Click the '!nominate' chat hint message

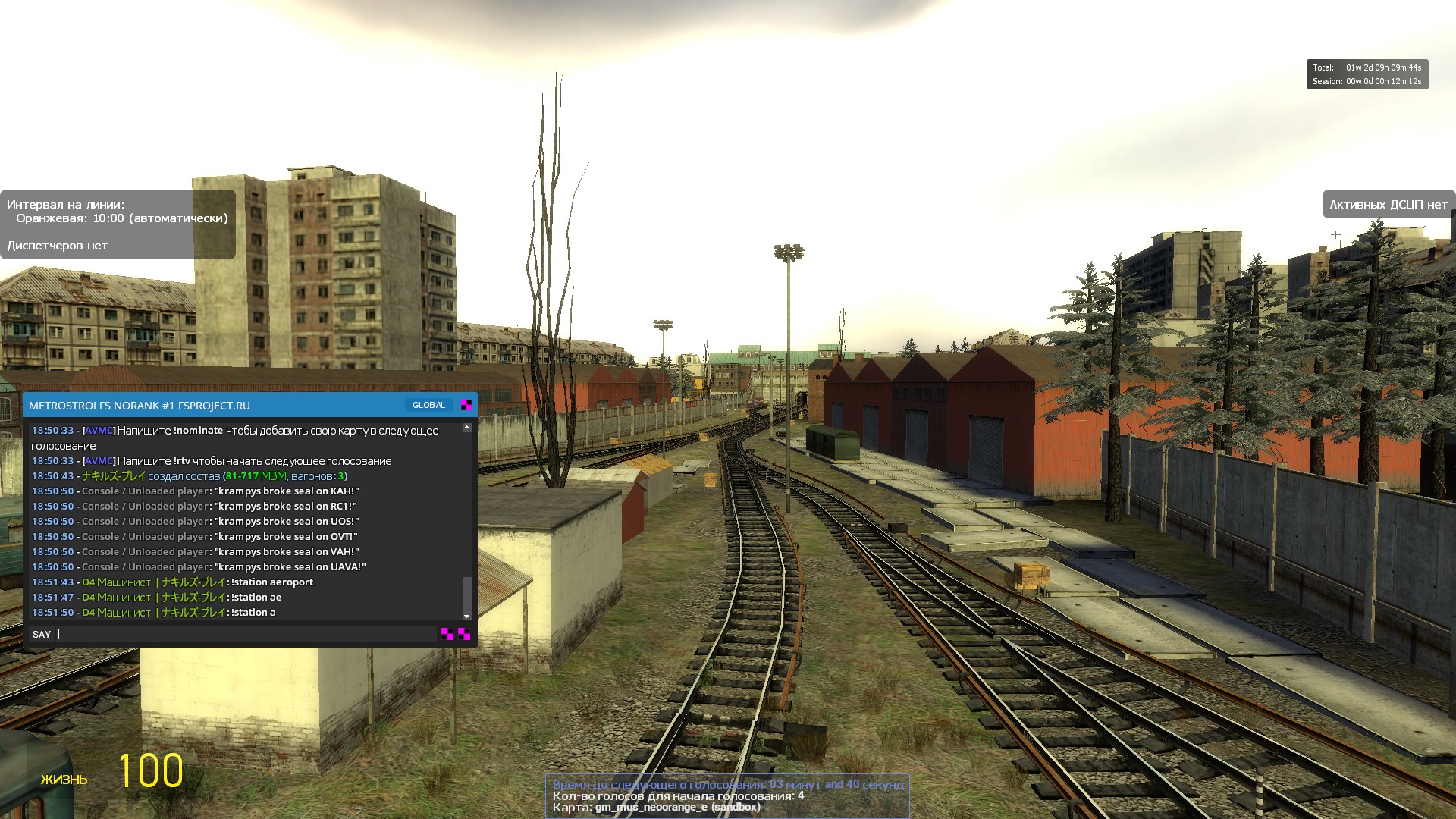(x=199, y=431)
